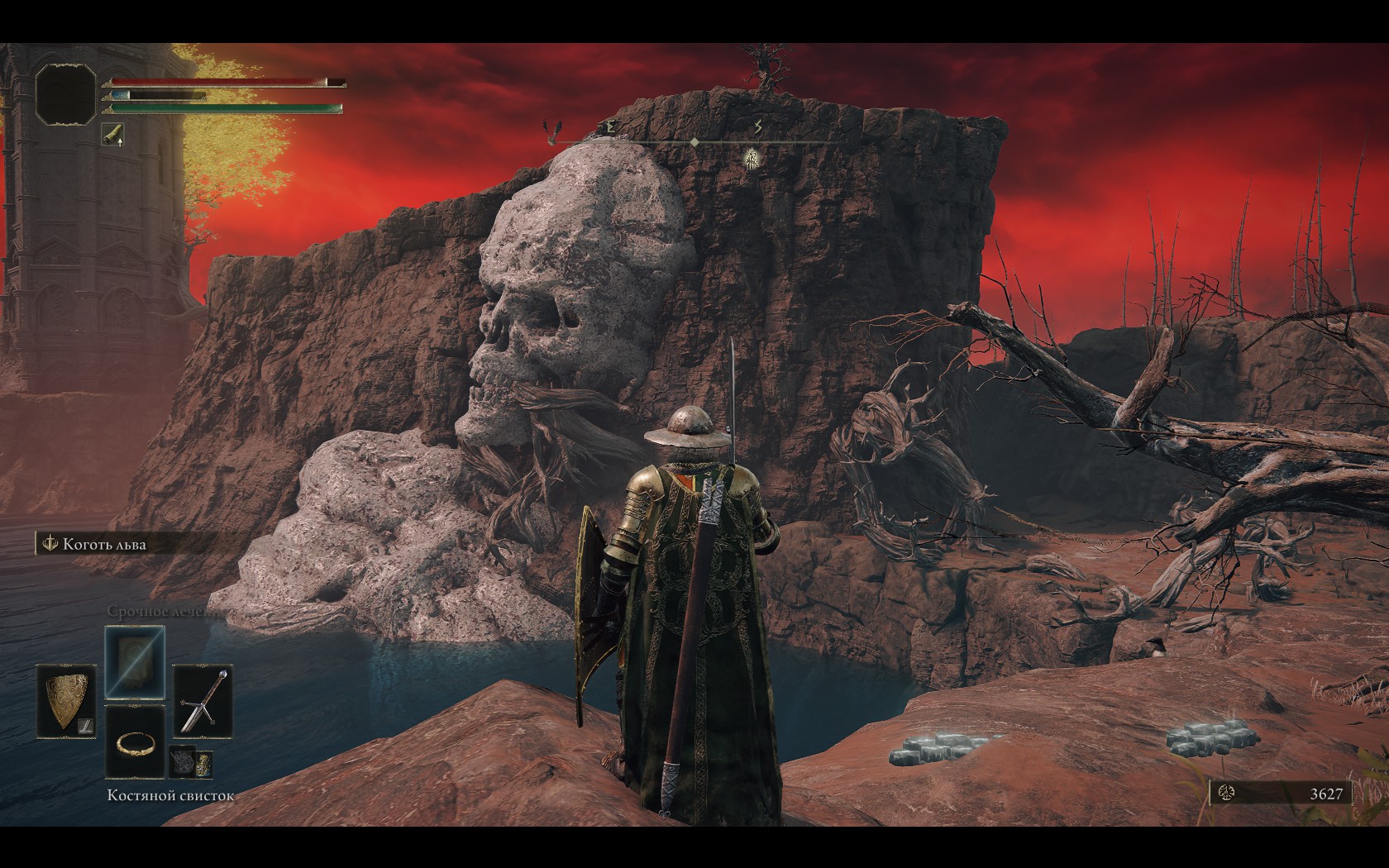Use the golden ring quick item slot
The width and height of the screenshot is (1389, 868).
pos(135,742)
